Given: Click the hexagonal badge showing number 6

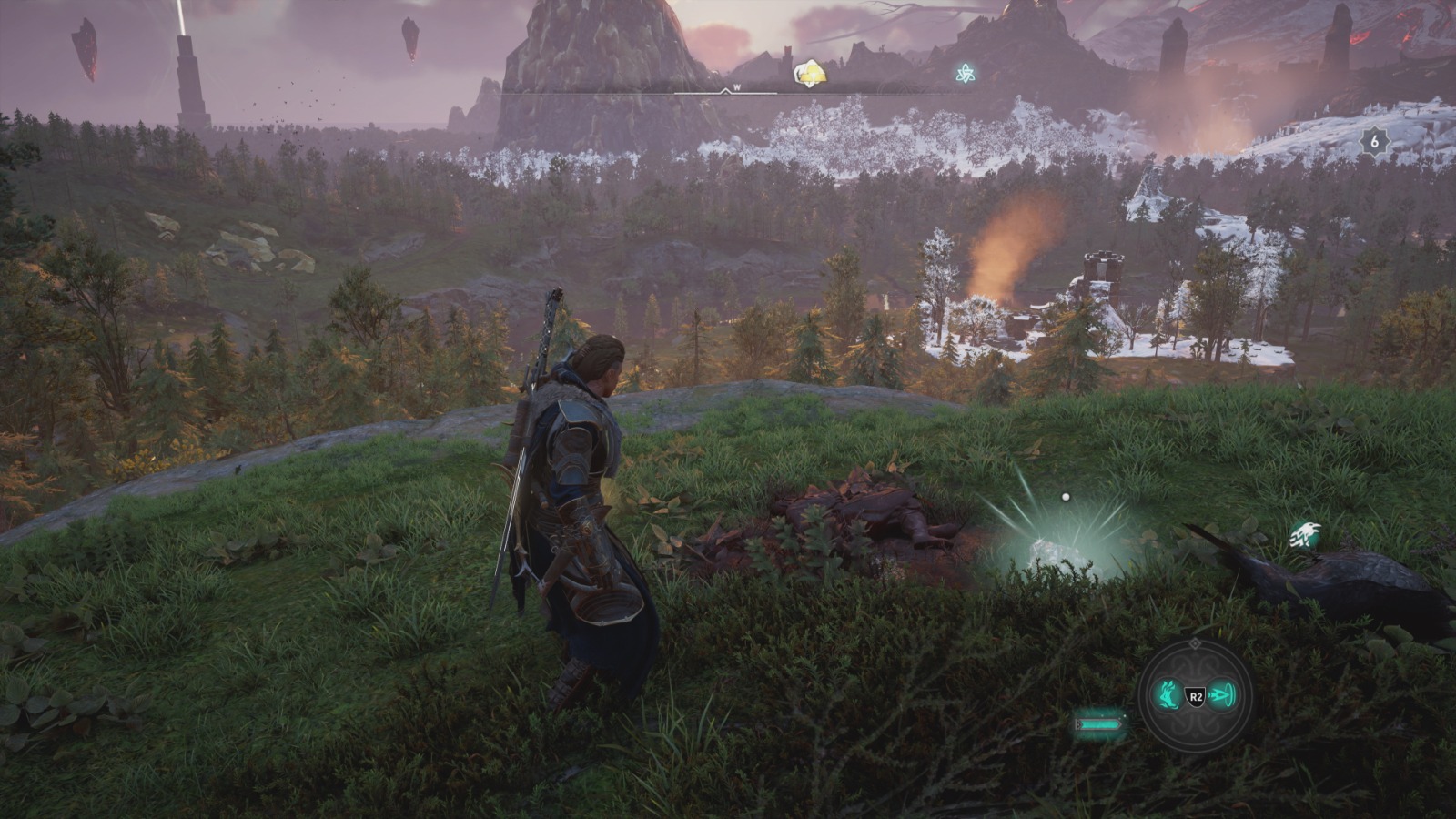Looking at the screenshot, I should pos(1374,141).
